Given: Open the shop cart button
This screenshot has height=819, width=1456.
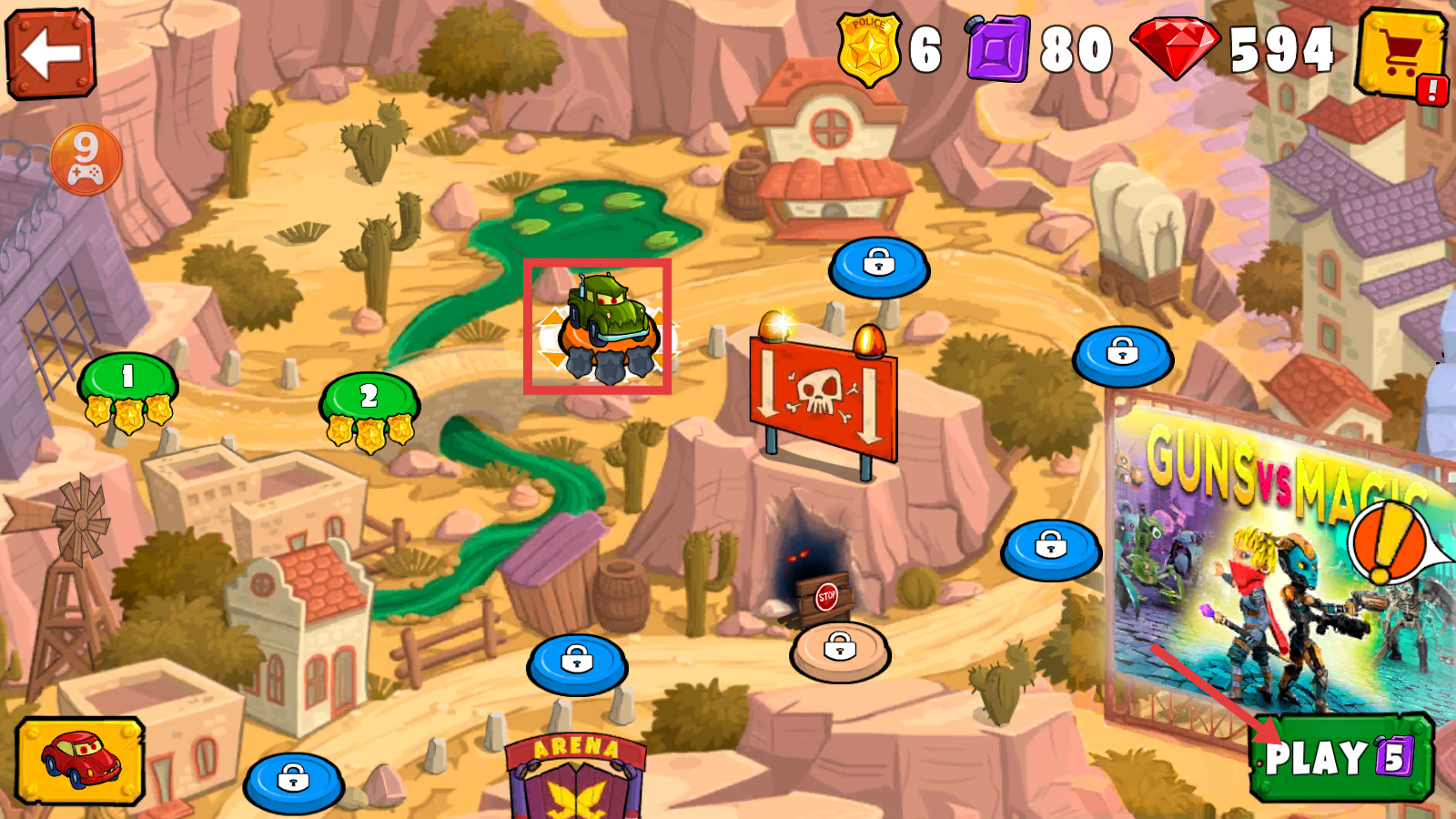Looking at the screenshot, I should [x=1400, y=55].
